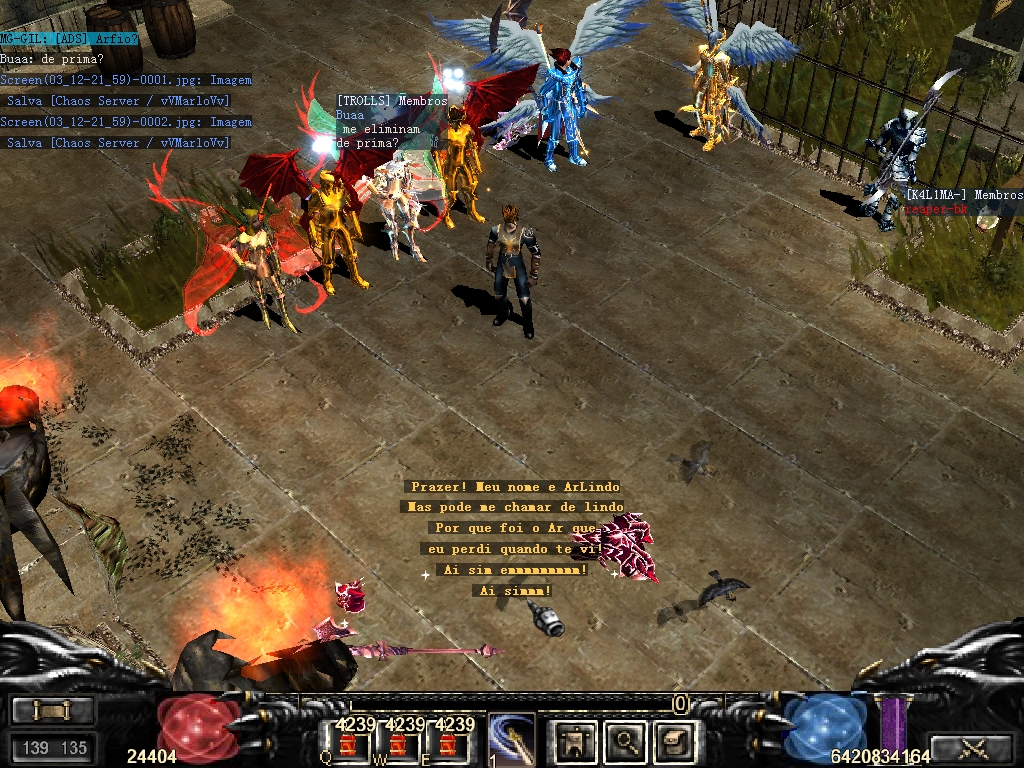
Task: Click the first screenshot-saved chat message line
Action: pos(126,80)
